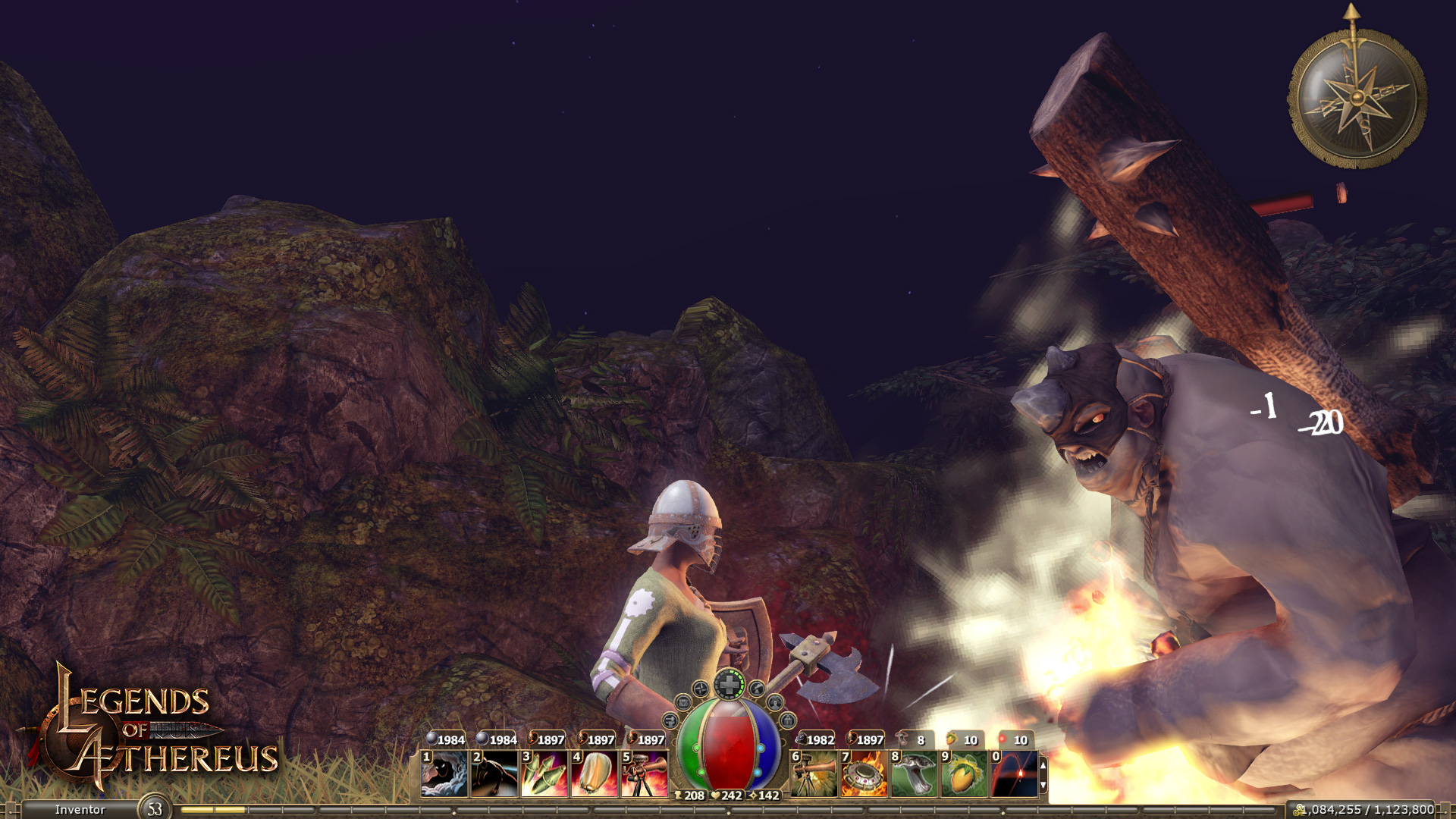Click the hammer icon above the health orb

pos(757,689)
